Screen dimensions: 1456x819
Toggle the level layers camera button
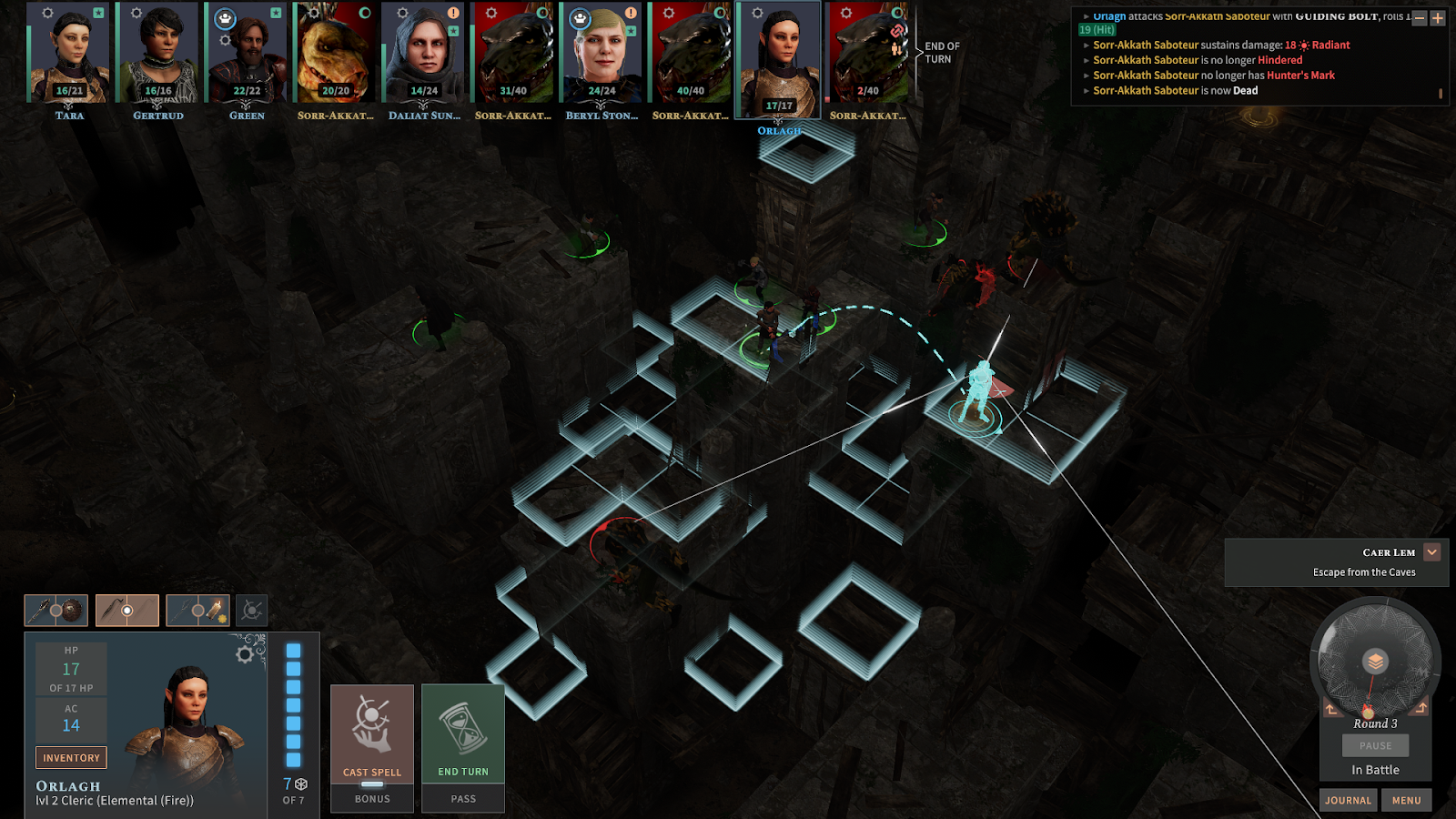1375,662
